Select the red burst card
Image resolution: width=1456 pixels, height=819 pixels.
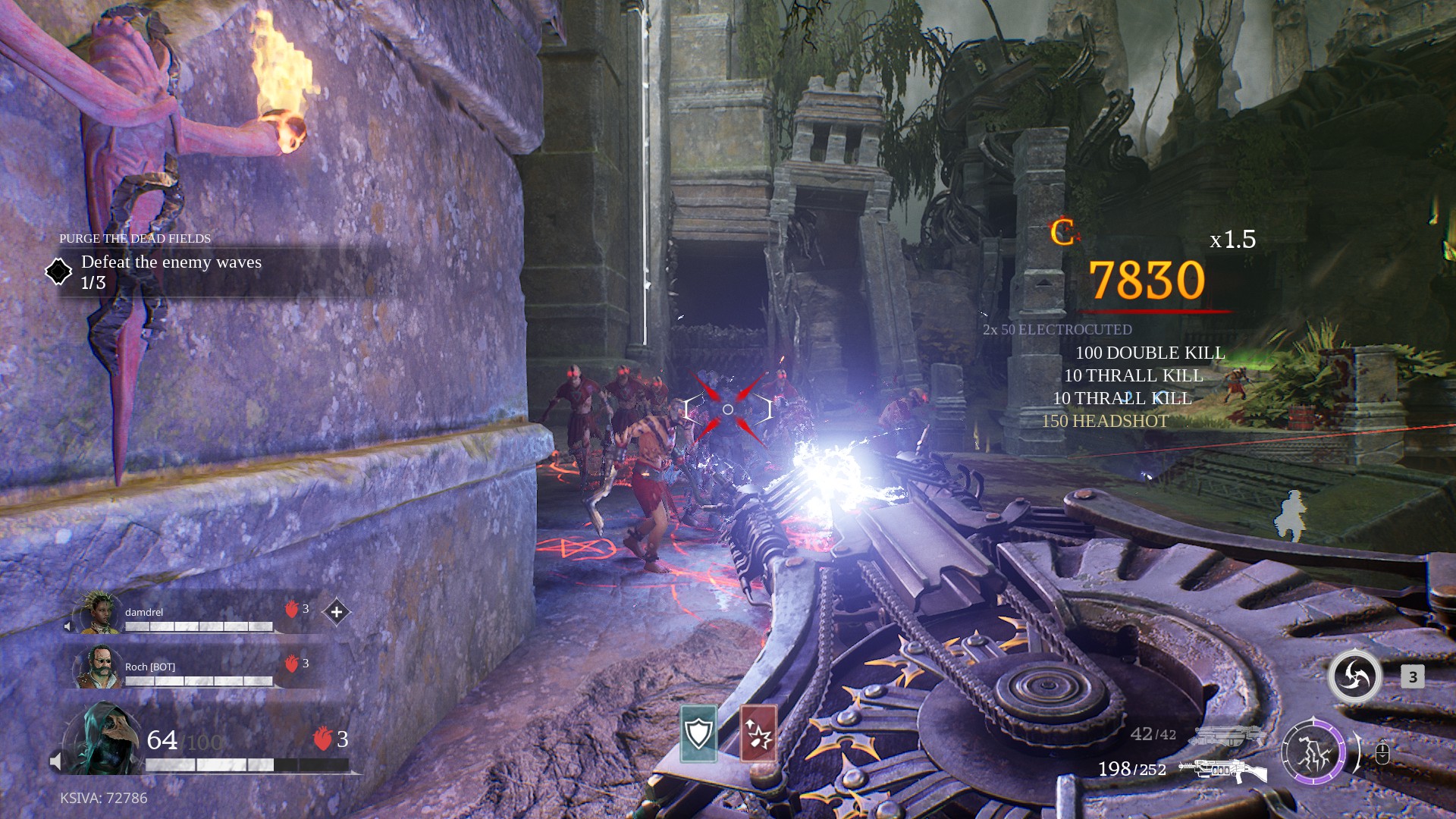click(758, 733)
